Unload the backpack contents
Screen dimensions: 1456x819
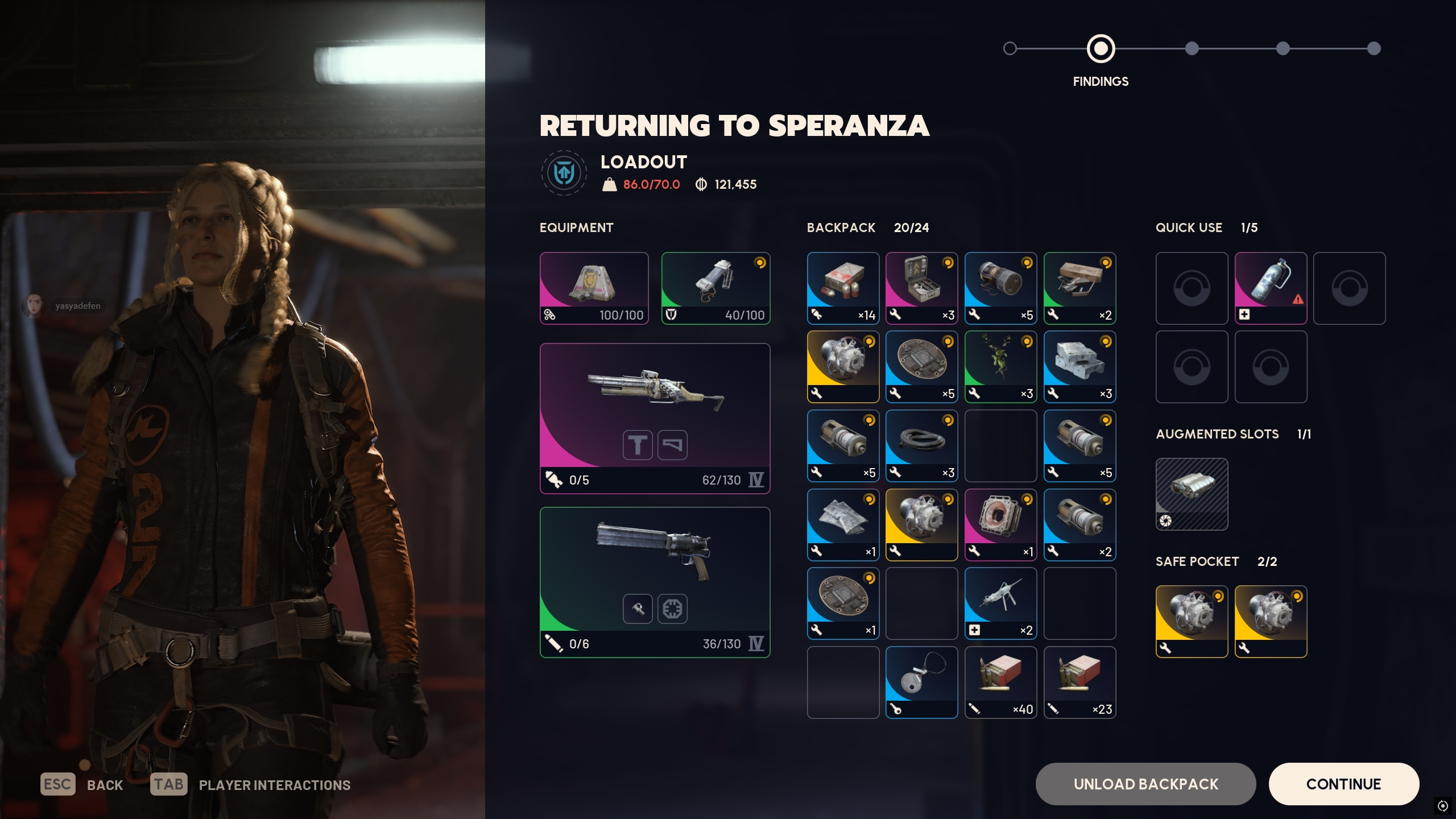[x=1145, y=784]
